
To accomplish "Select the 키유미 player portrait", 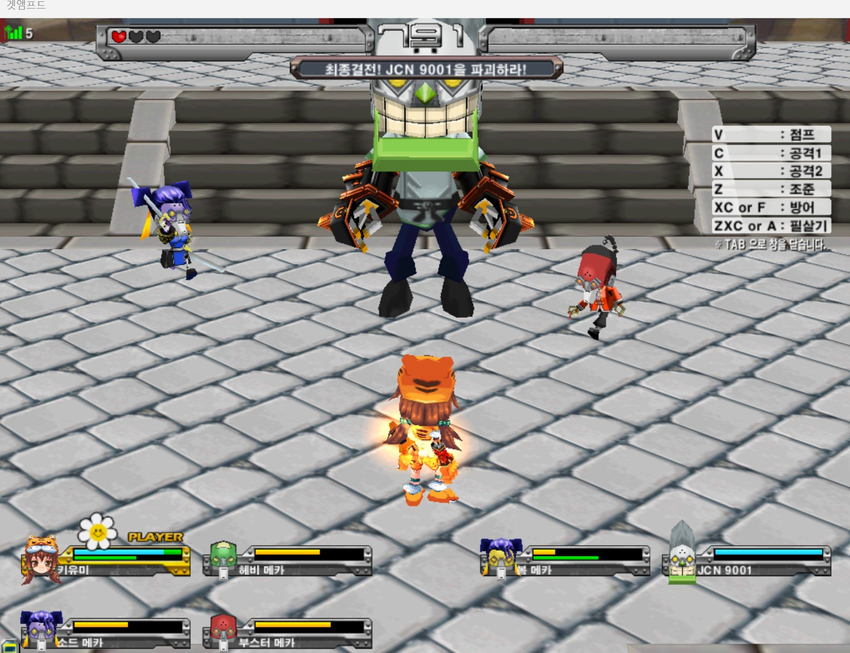I will click(40, 560).
